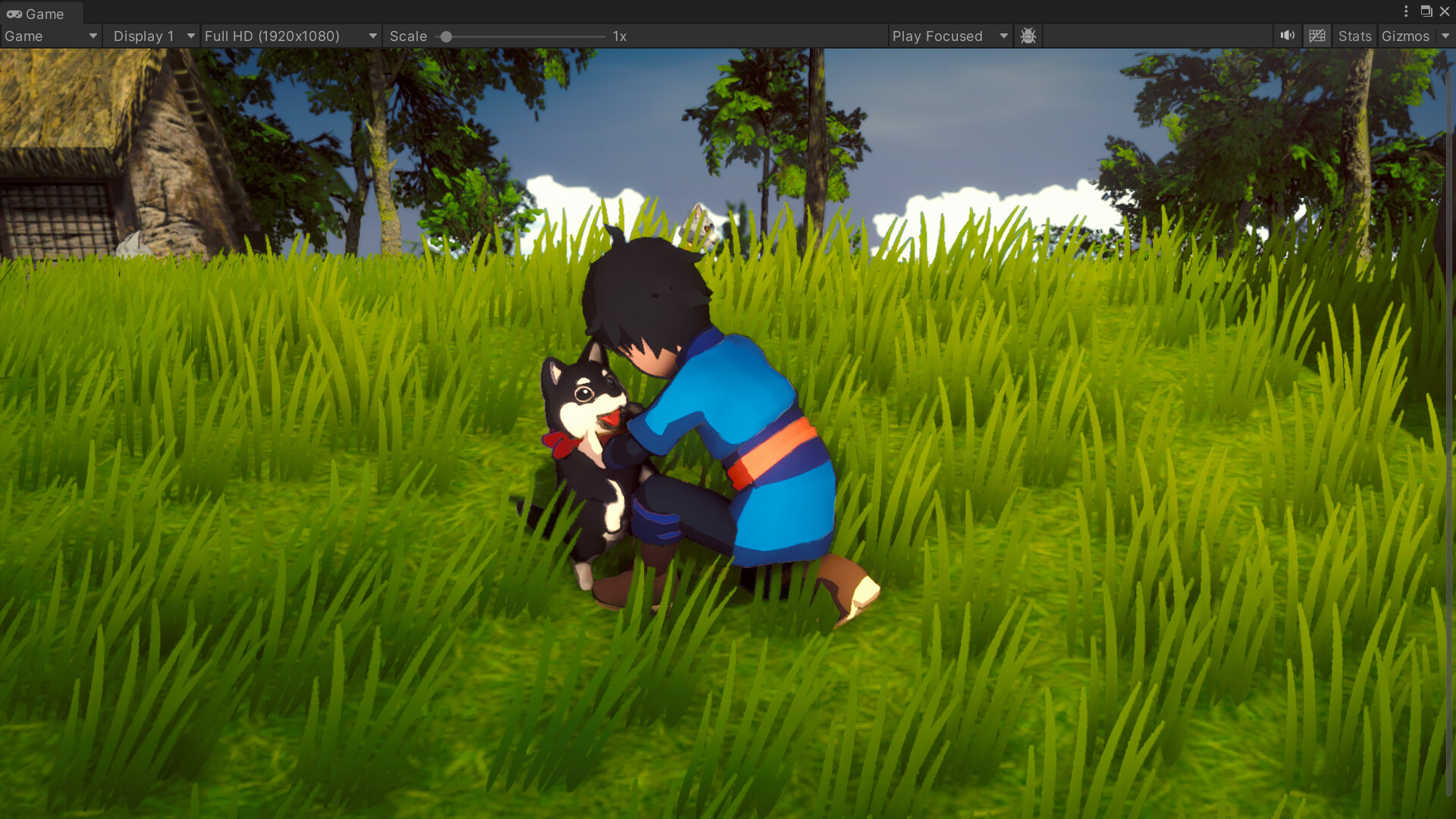Open the Game window kebab menu
This screenshot has width=1456, height=819.
(x=1407, y=11)
